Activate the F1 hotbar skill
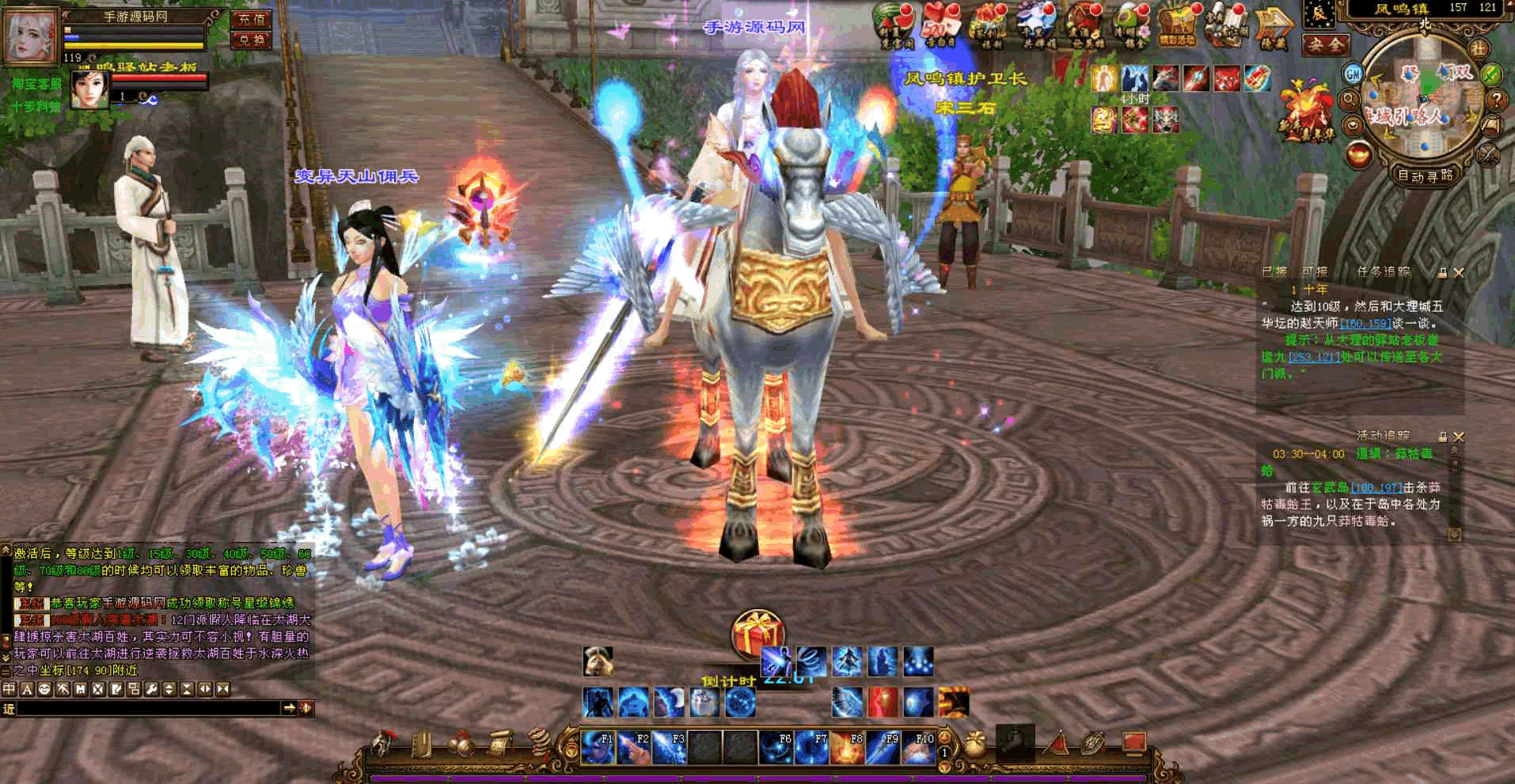Image resolution: width=1515 pixels, height=784 pixels. pos(598,748)
